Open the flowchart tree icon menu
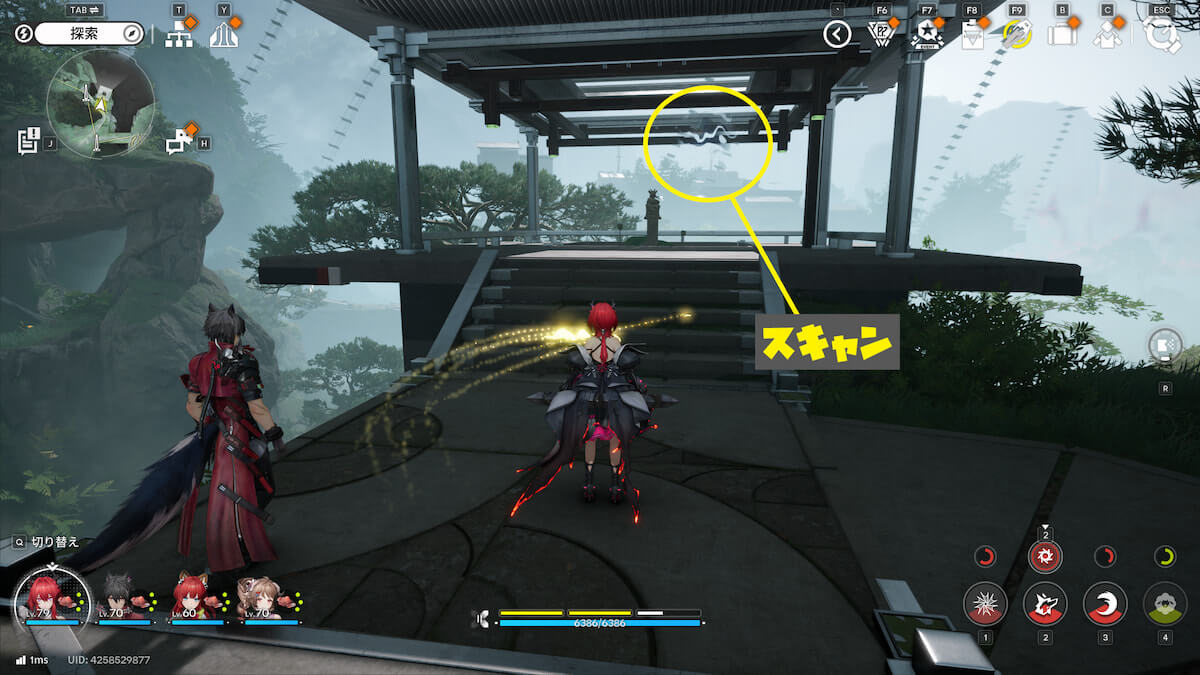 coord(179,35)
